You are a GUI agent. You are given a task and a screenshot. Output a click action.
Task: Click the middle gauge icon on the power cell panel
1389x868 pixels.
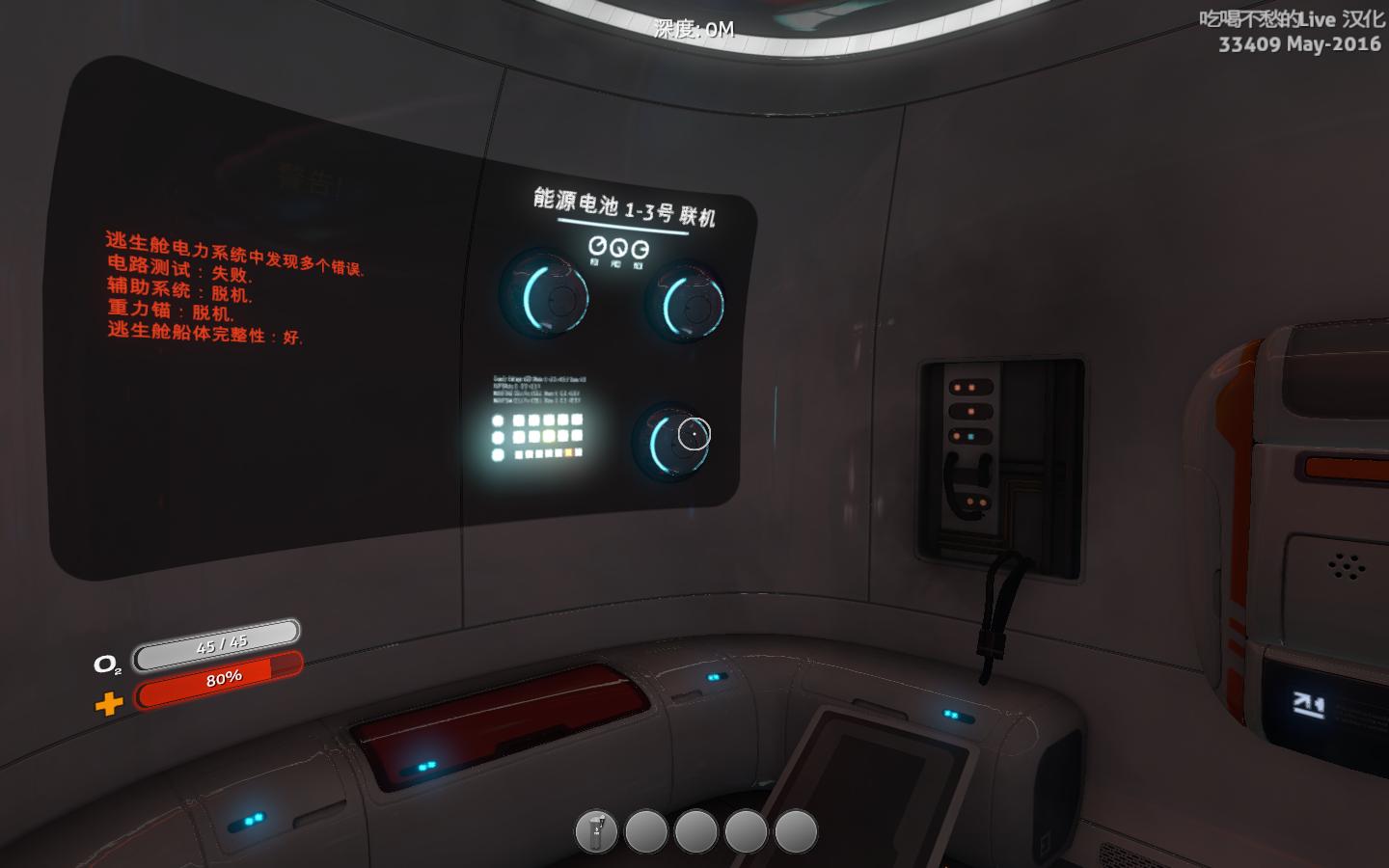click(617, 249)
